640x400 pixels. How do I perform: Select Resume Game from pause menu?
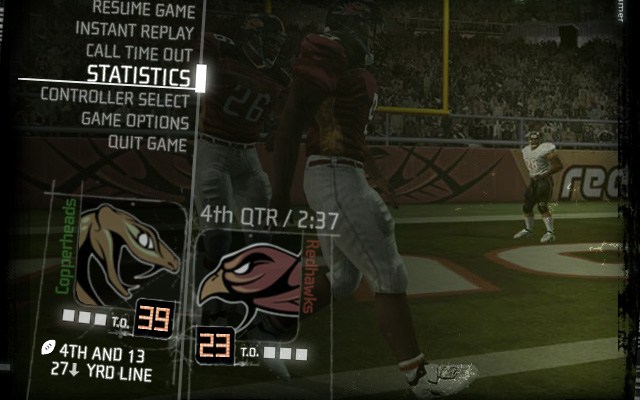pos(143,10)
